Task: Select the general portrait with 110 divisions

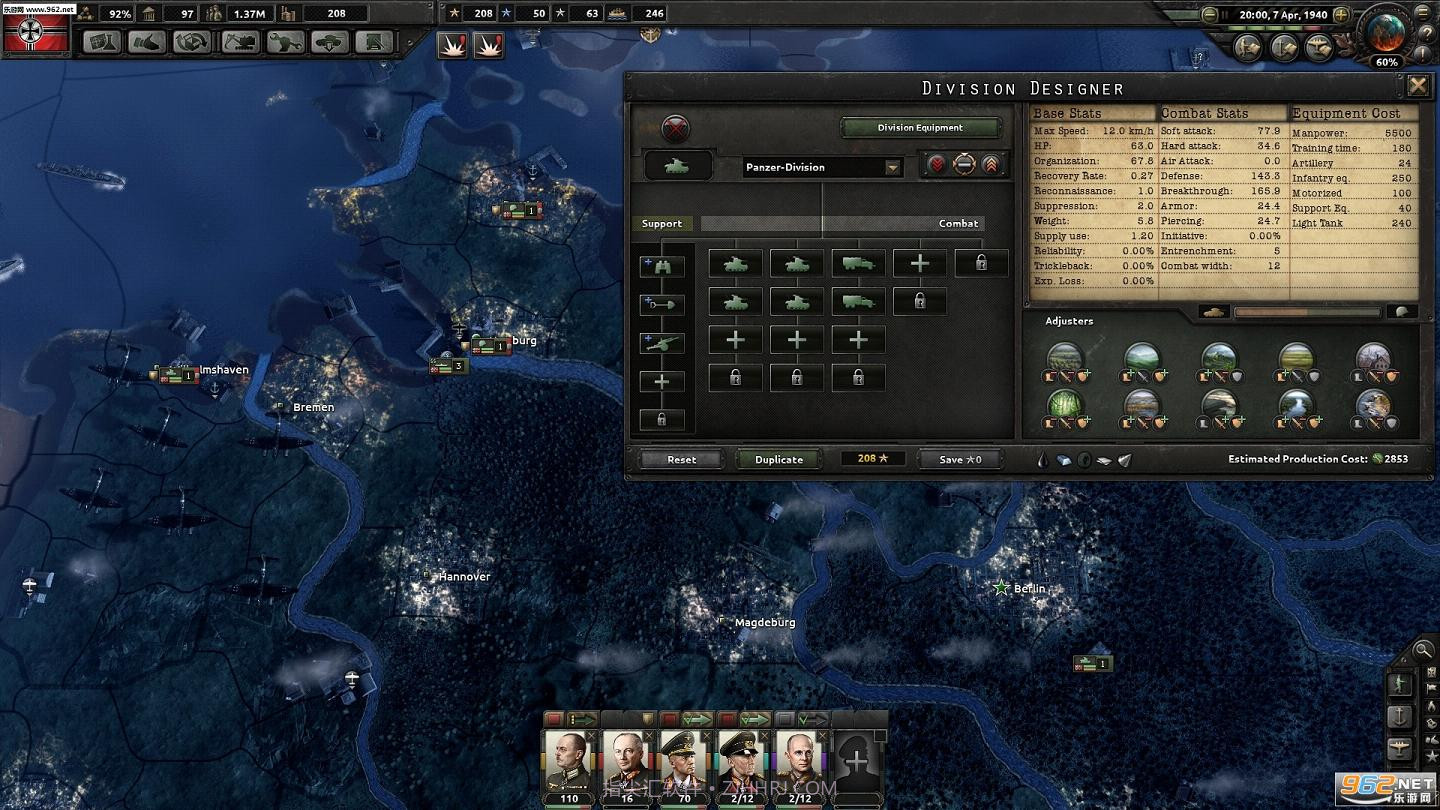Action: (x=568, y=765)
